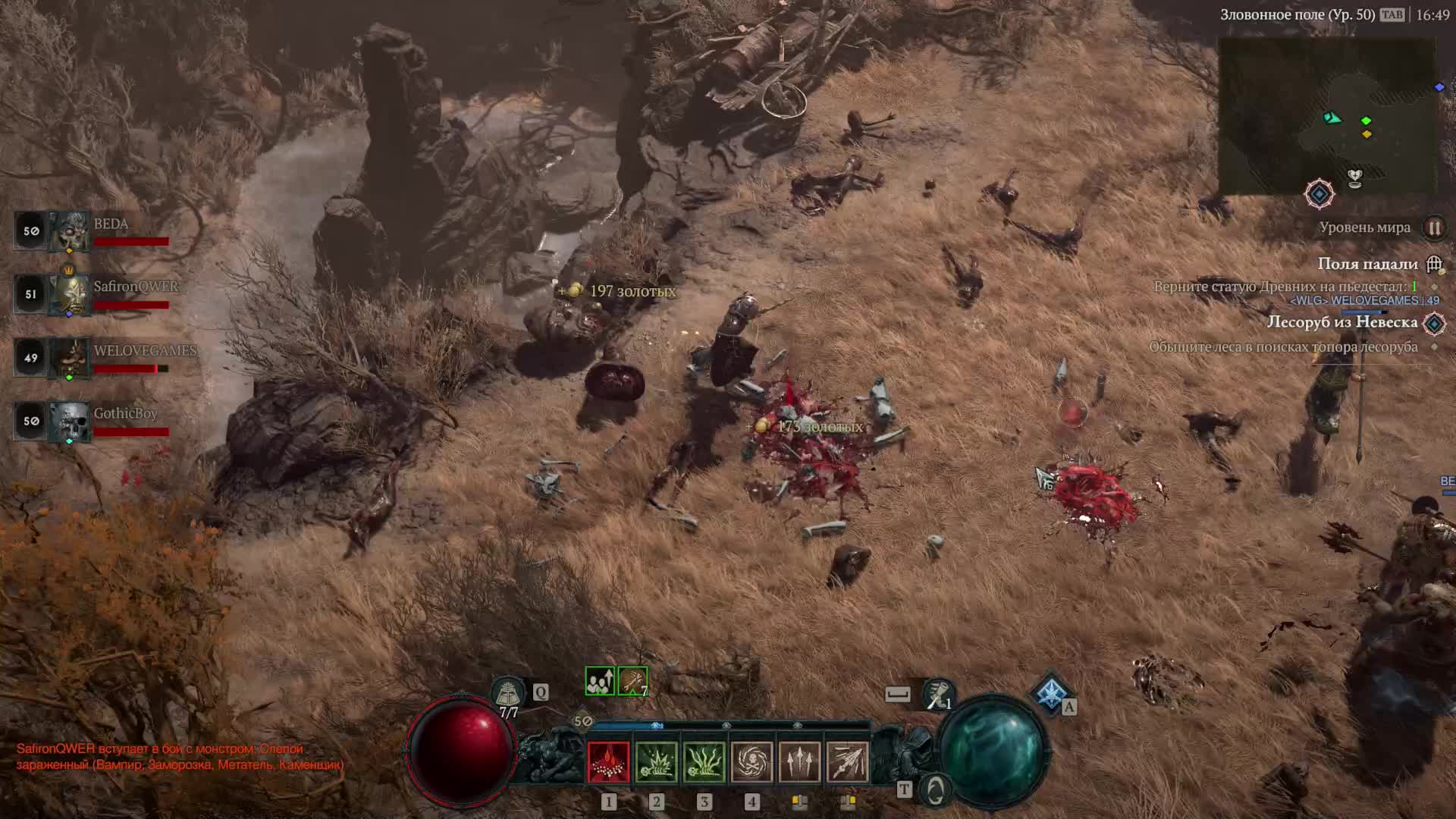
Task: Activate the three rising spears skill
Action: 799,761
